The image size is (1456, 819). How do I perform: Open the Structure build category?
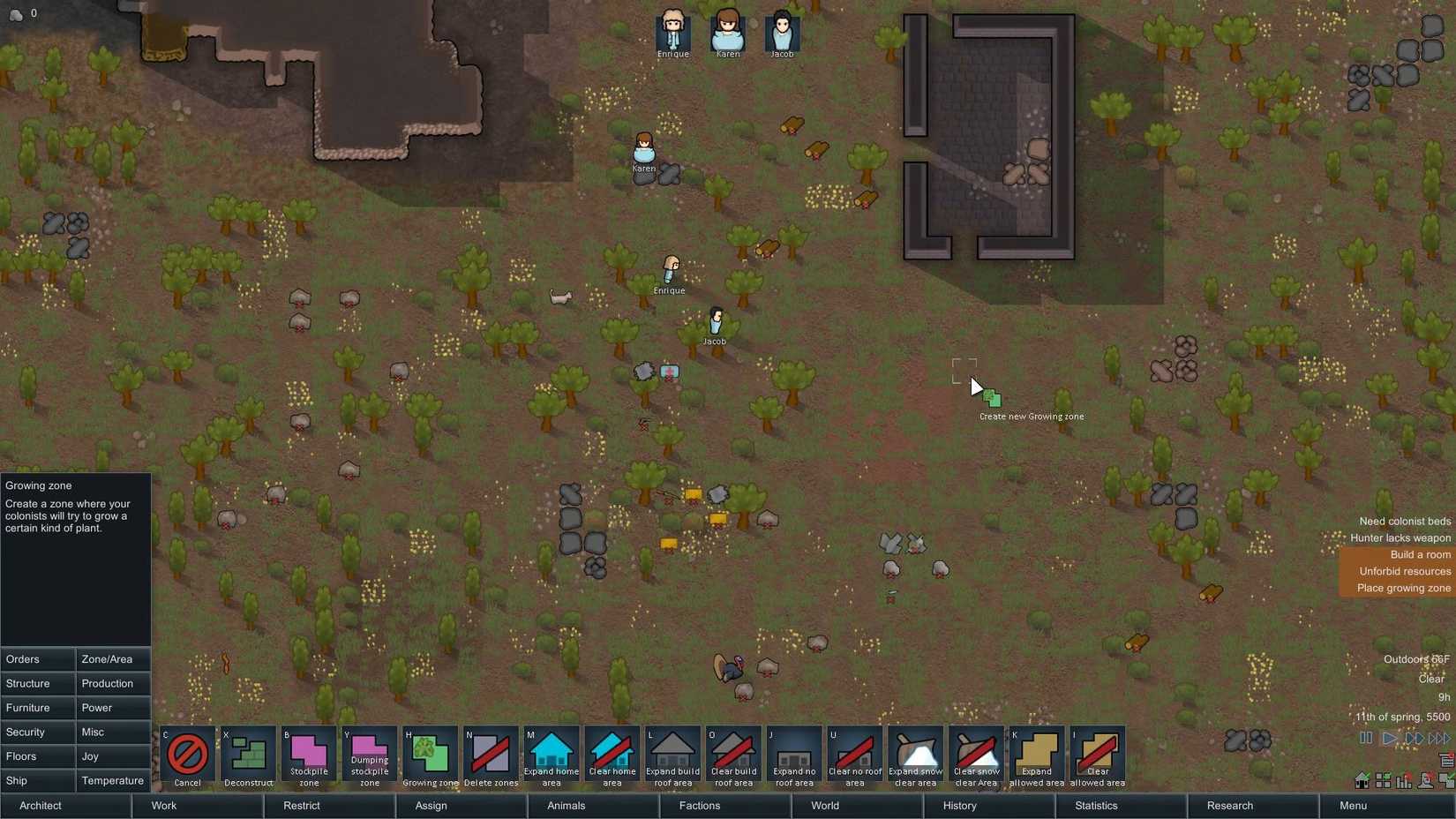(x=37, y=683)
